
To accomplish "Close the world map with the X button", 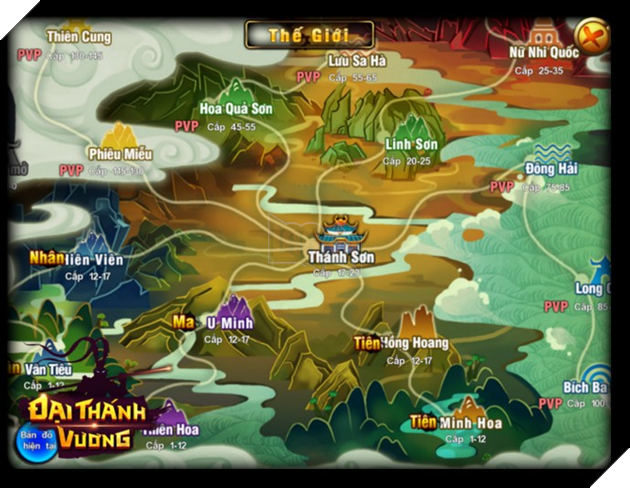I will pos(593,38).
